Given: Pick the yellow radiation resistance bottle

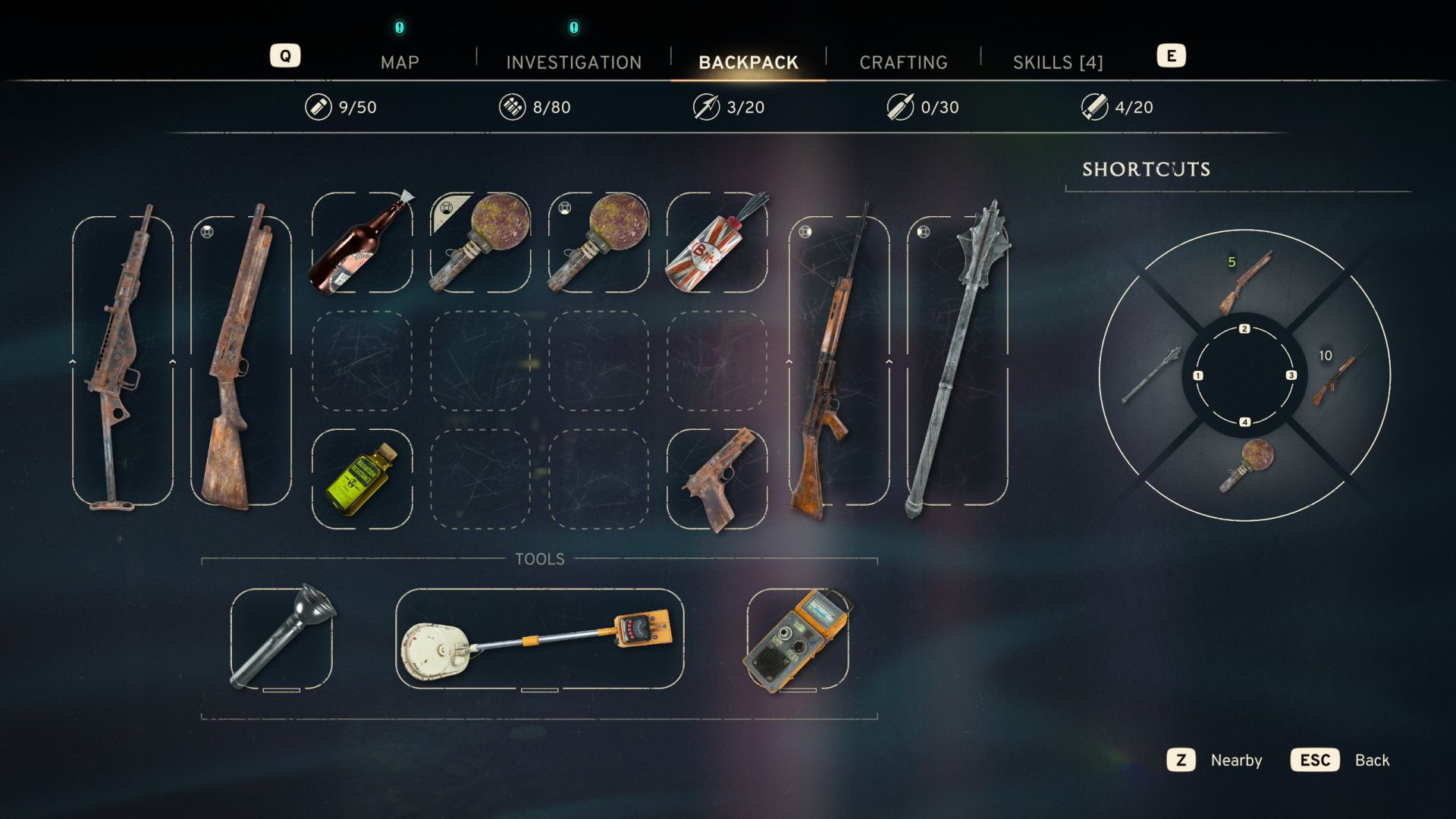Looking at the screenshot, I should pos(362,479).
